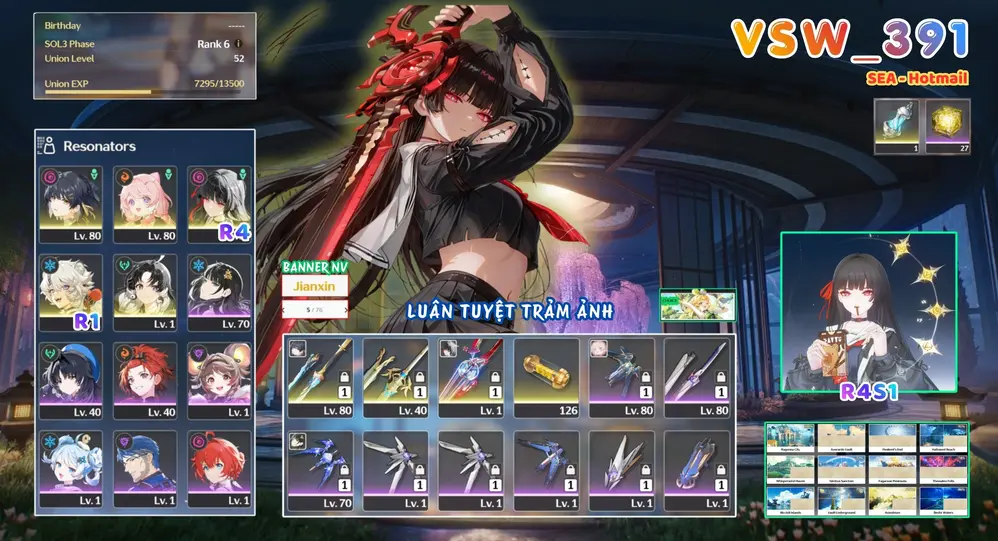Open the small green character banner thumbnail
The height and width of the screenshot is (541, 998).
tap(697, 305)
